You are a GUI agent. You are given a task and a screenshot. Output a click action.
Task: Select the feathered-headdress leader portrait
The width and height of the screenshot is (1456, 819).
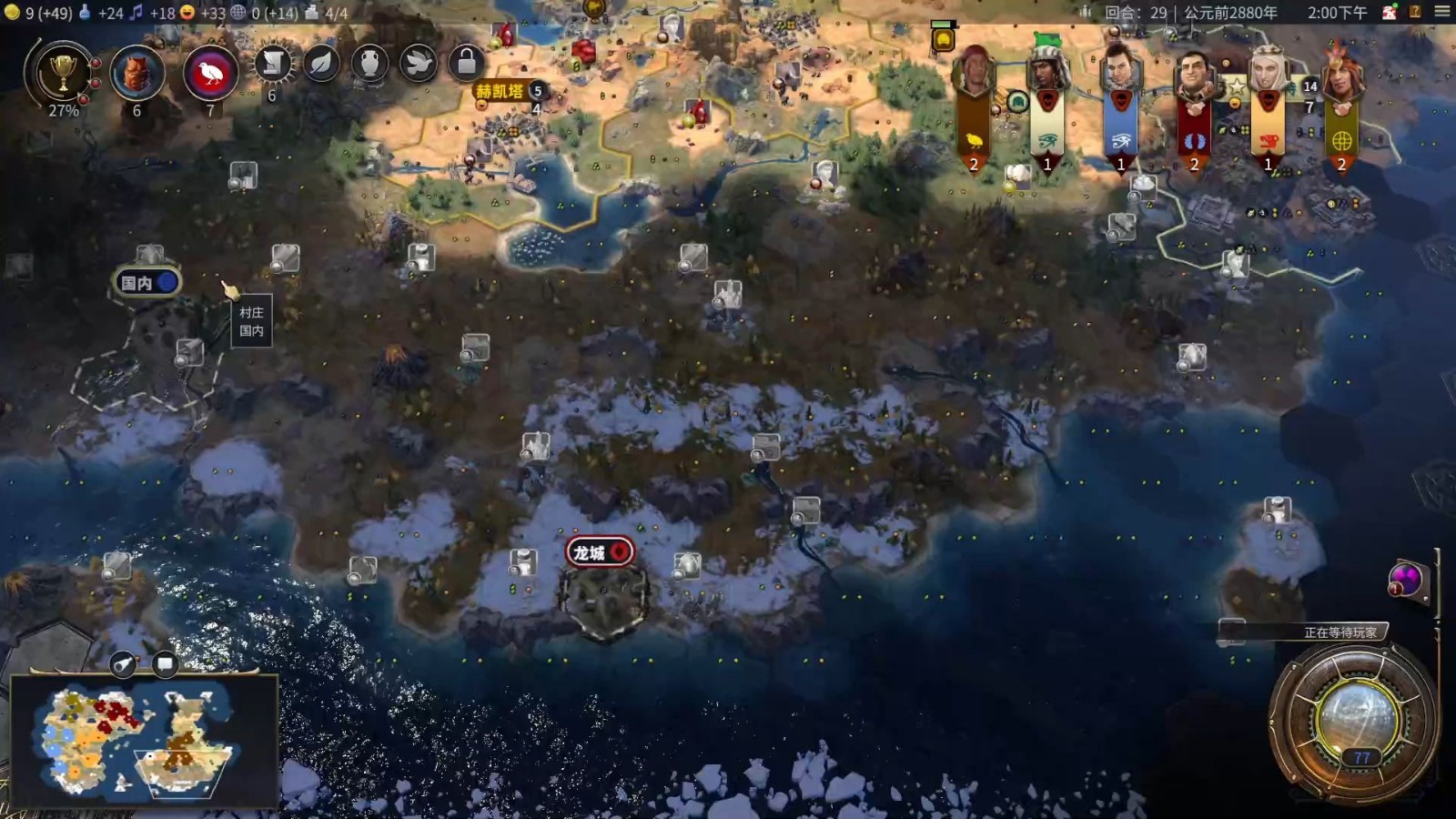coord(1341,75)
